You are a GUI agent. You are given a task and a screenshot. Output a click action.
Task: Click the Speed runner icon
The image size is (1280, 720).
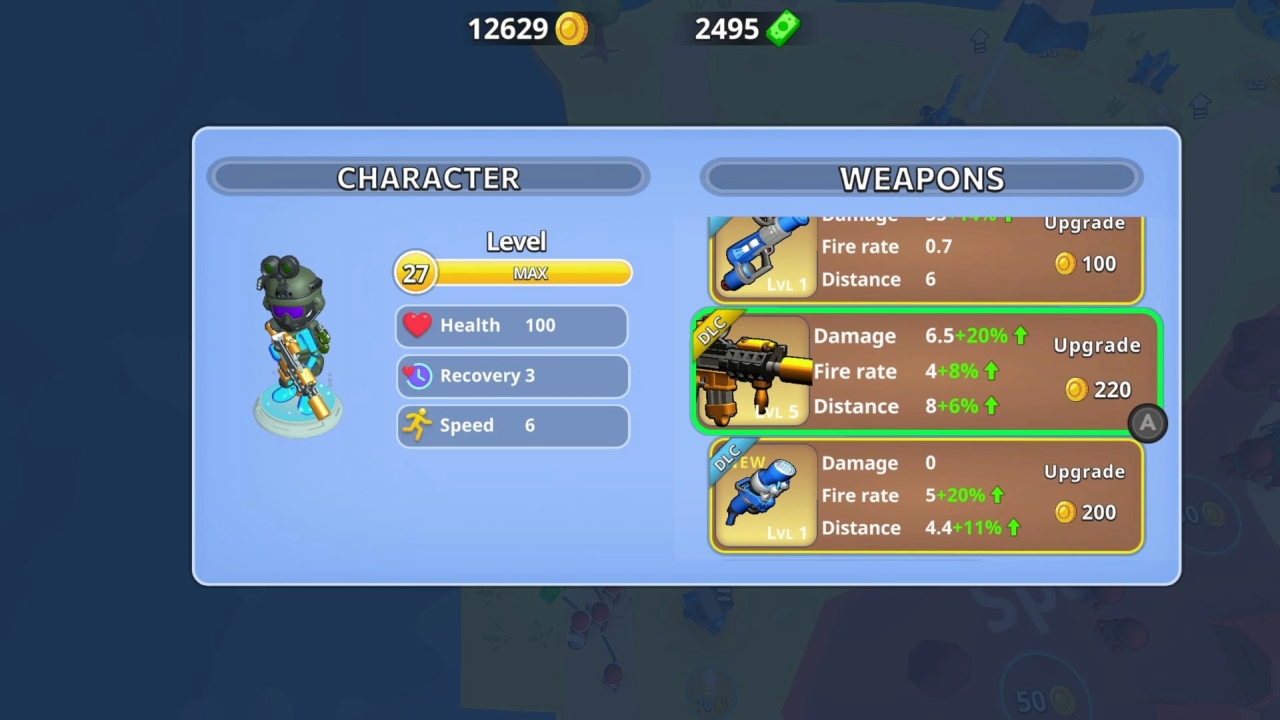pyautogui.click(x=419, y=425)
